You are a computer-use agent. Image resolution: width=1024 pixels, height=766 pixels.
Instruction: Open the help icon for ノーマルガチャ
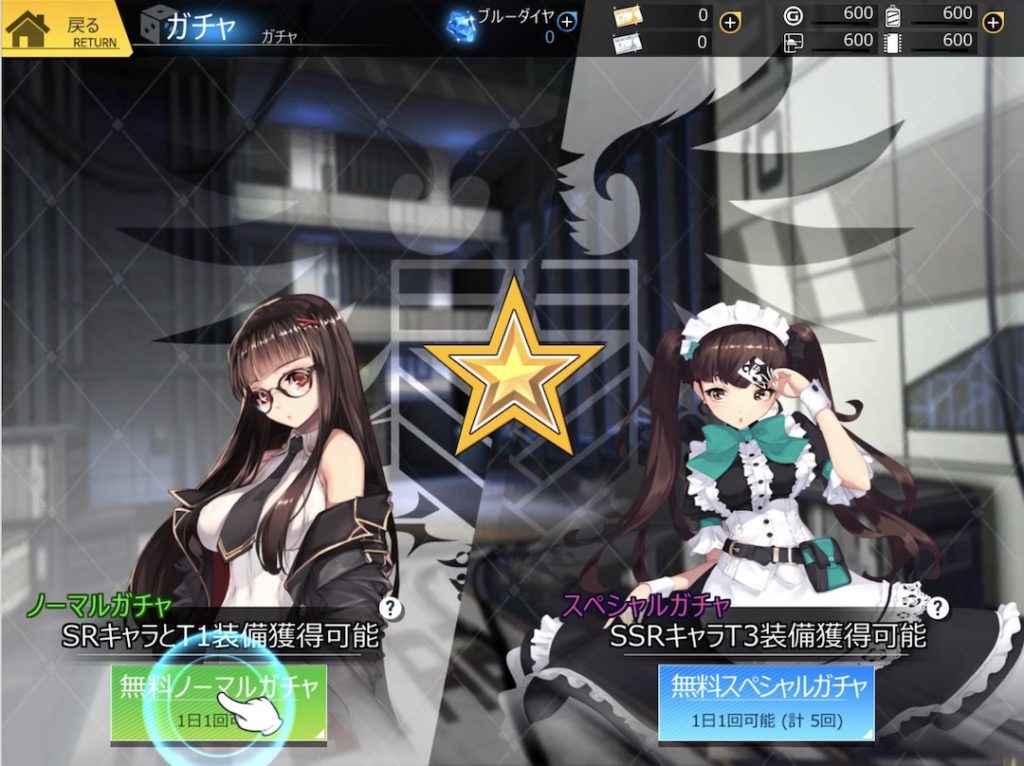(391, 607)
